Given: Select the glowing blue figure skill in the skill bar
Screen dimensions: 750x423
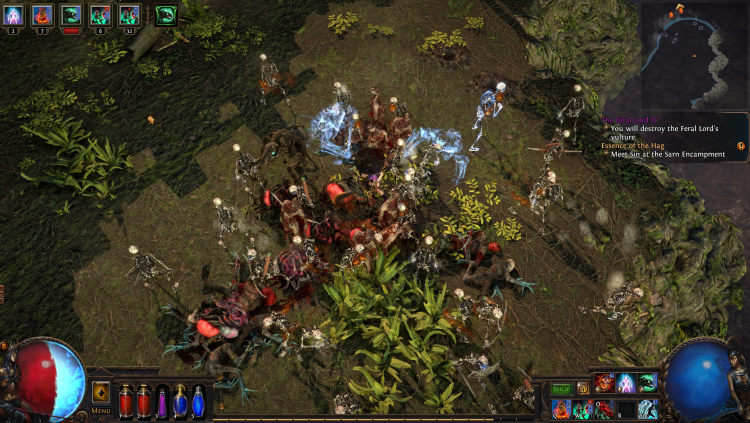Looking at the screenshot, I should 626,383.
